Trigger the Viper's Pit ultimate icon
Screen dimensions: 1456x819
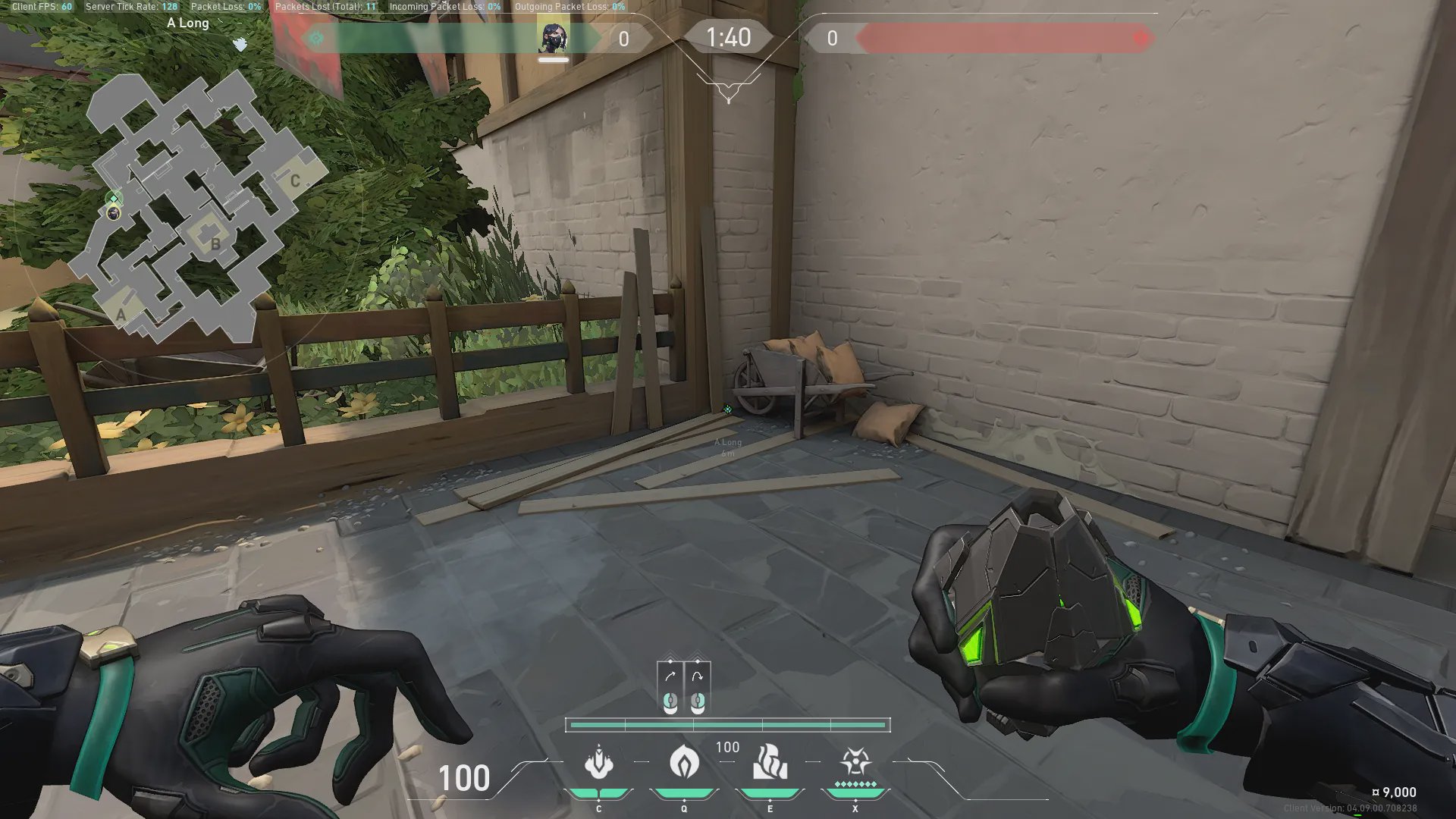pyautogui.click(x=855, y=763)
